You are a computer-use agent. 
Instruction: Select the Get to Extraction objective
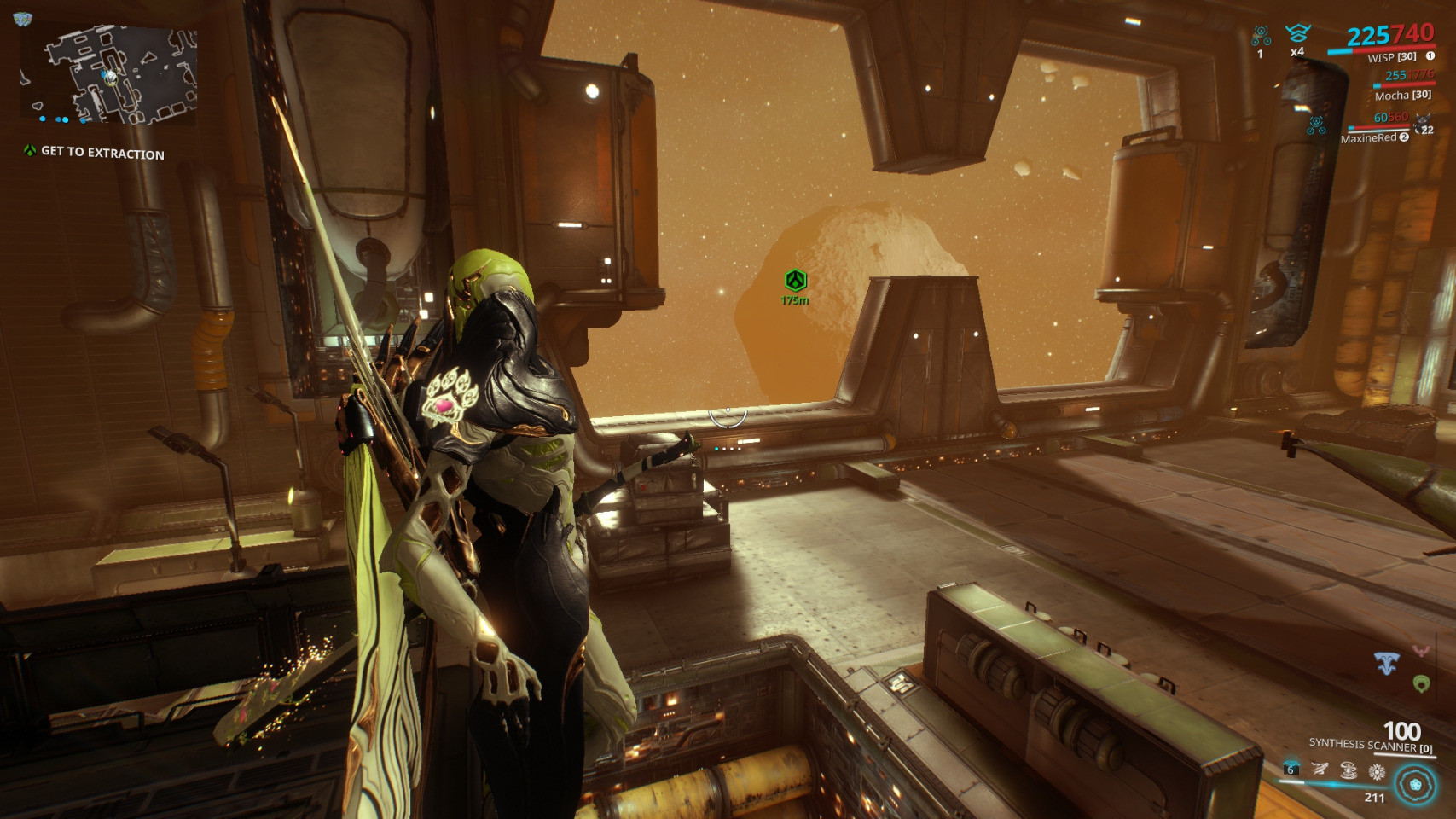102,153
